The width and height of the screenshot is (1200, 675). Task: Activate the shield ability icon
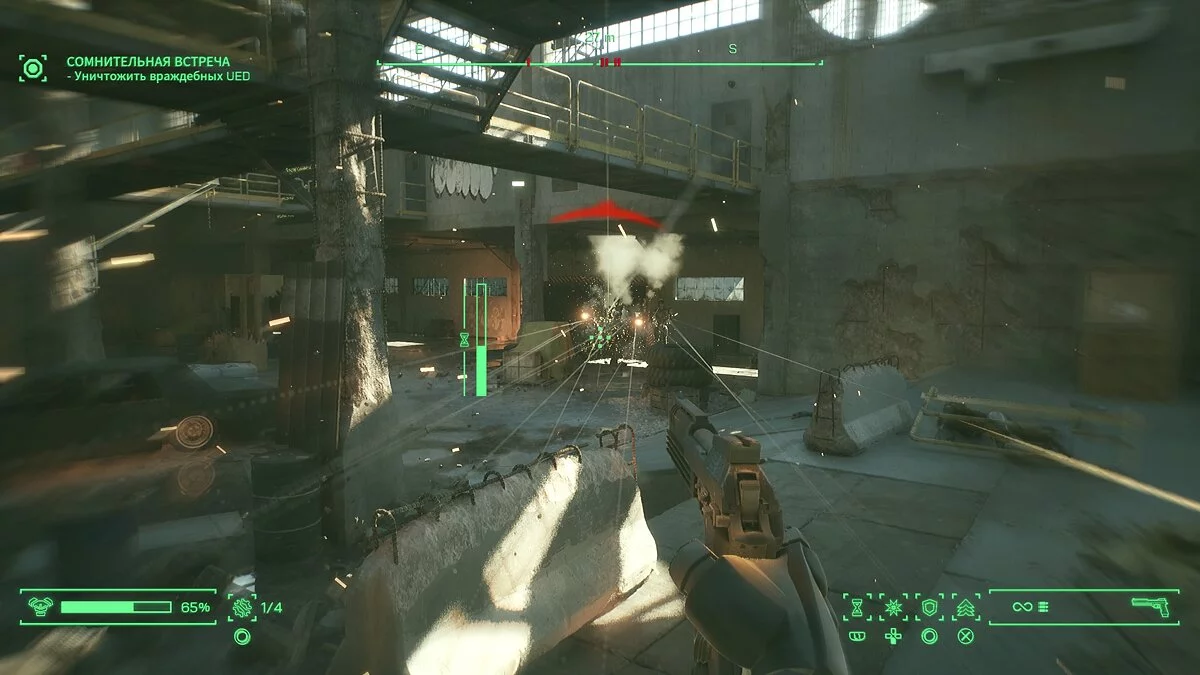(x=929, y=606)
